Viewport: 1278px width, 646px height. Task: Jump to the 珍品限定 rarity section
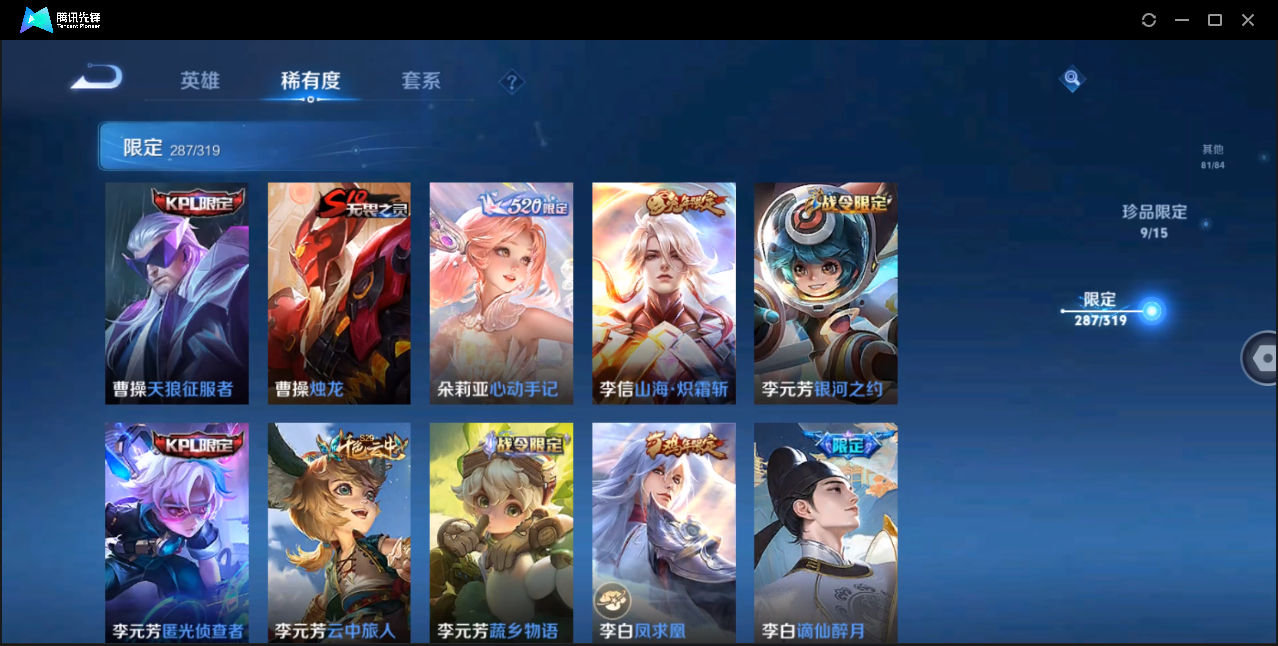[1154, 221]
